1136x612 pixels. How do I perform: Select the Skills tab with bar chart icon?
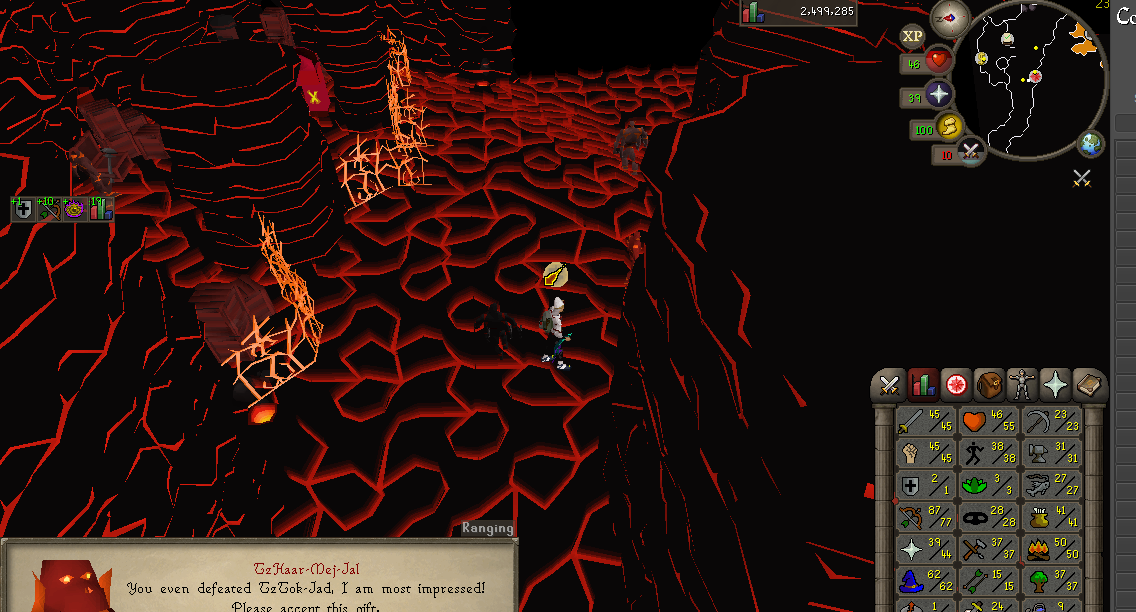(922, 385)
